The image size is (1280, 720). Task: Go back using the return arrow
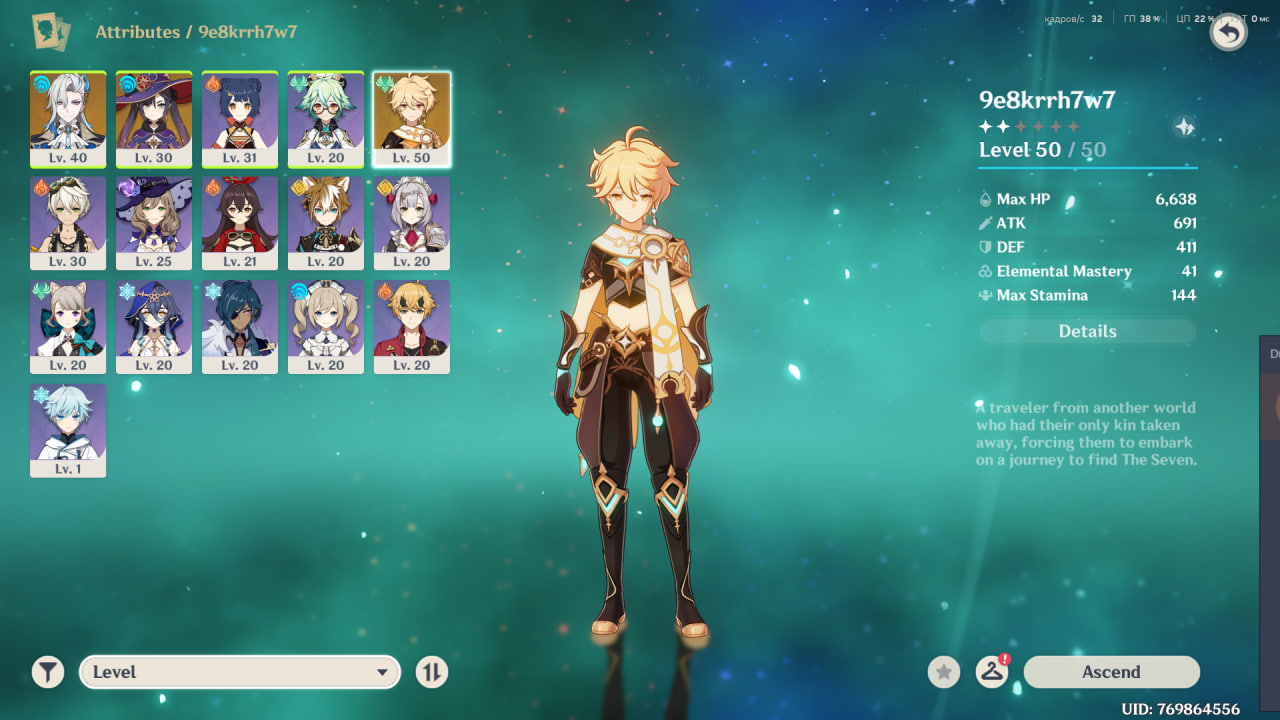(1229, 33)
